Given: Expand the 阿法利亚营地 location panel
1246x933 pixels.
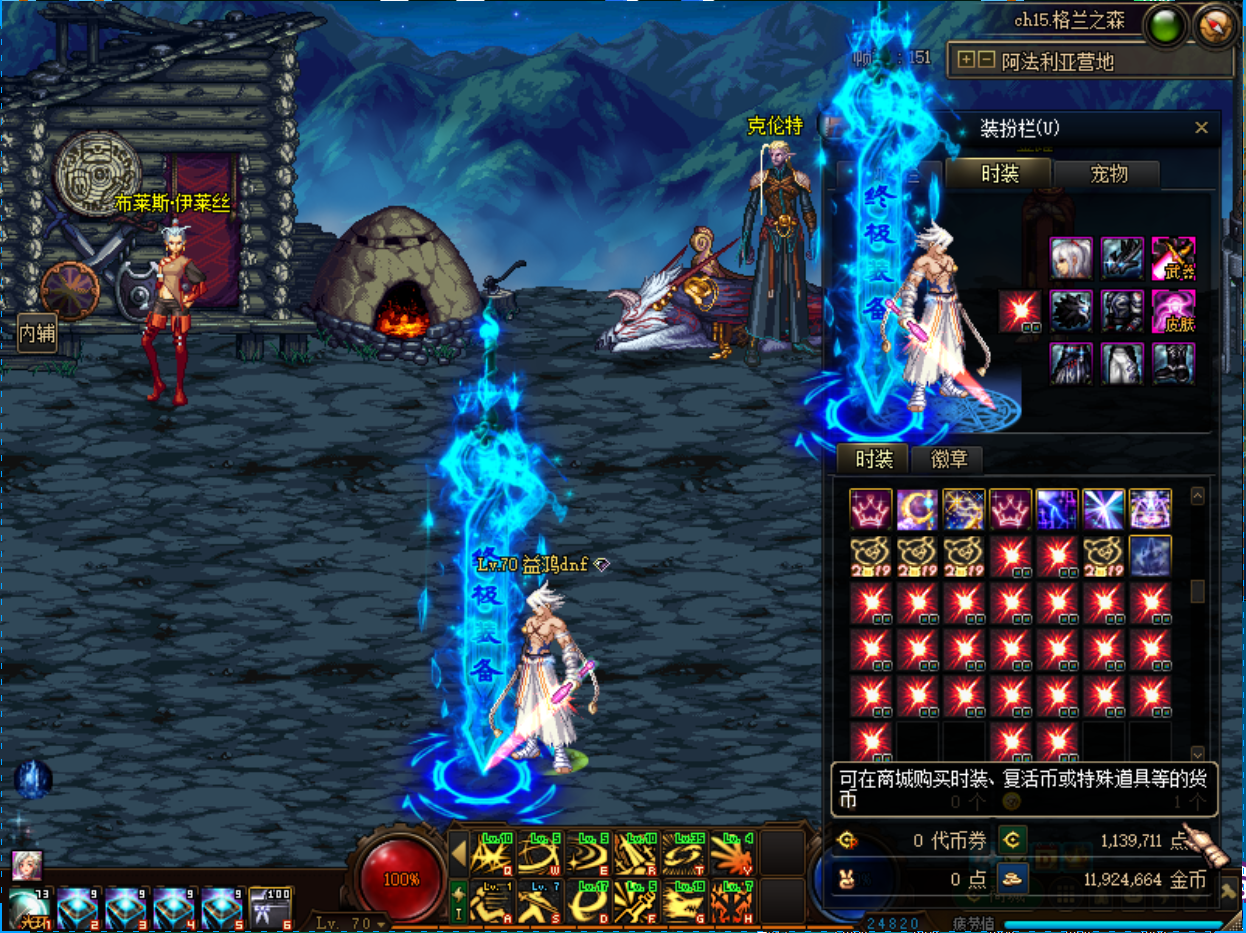Looking at the screenshot, I should [965, 60].
